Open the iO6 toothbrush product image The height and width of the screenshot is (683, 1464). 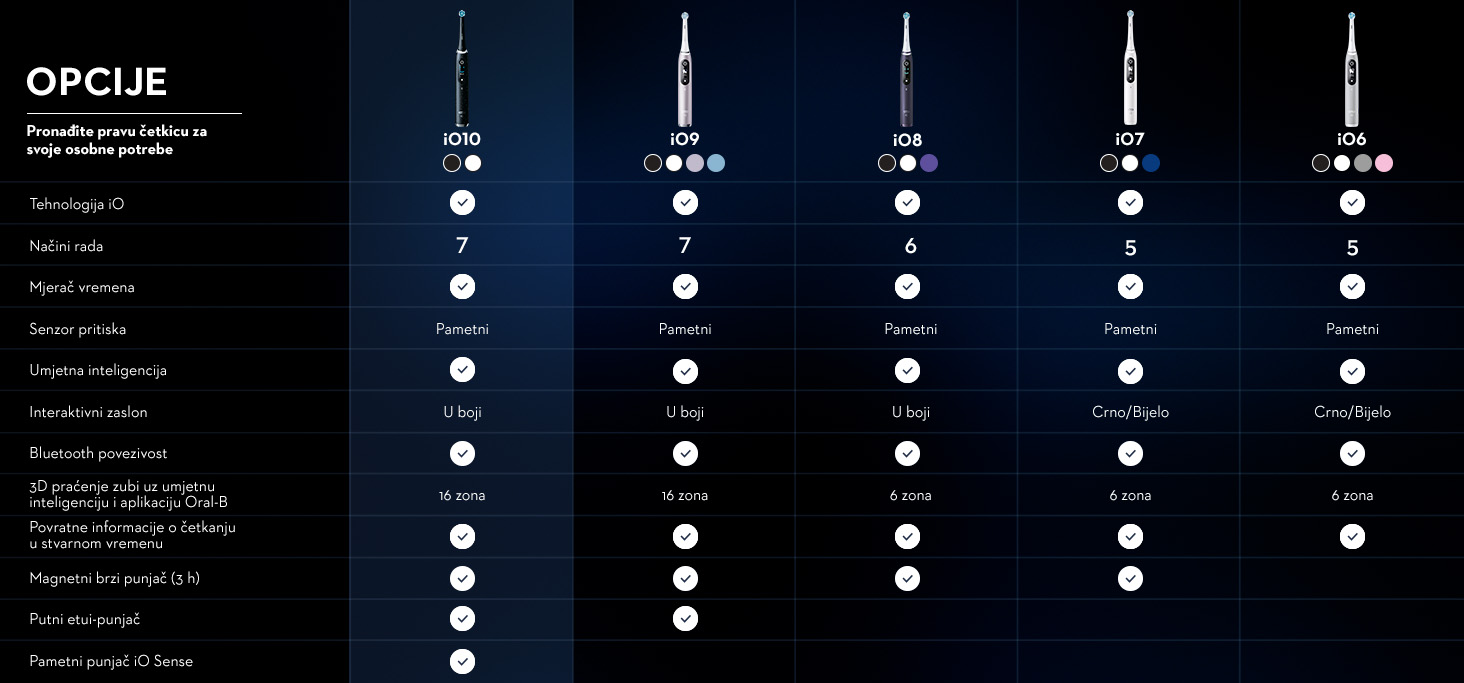coord(1352,68)
